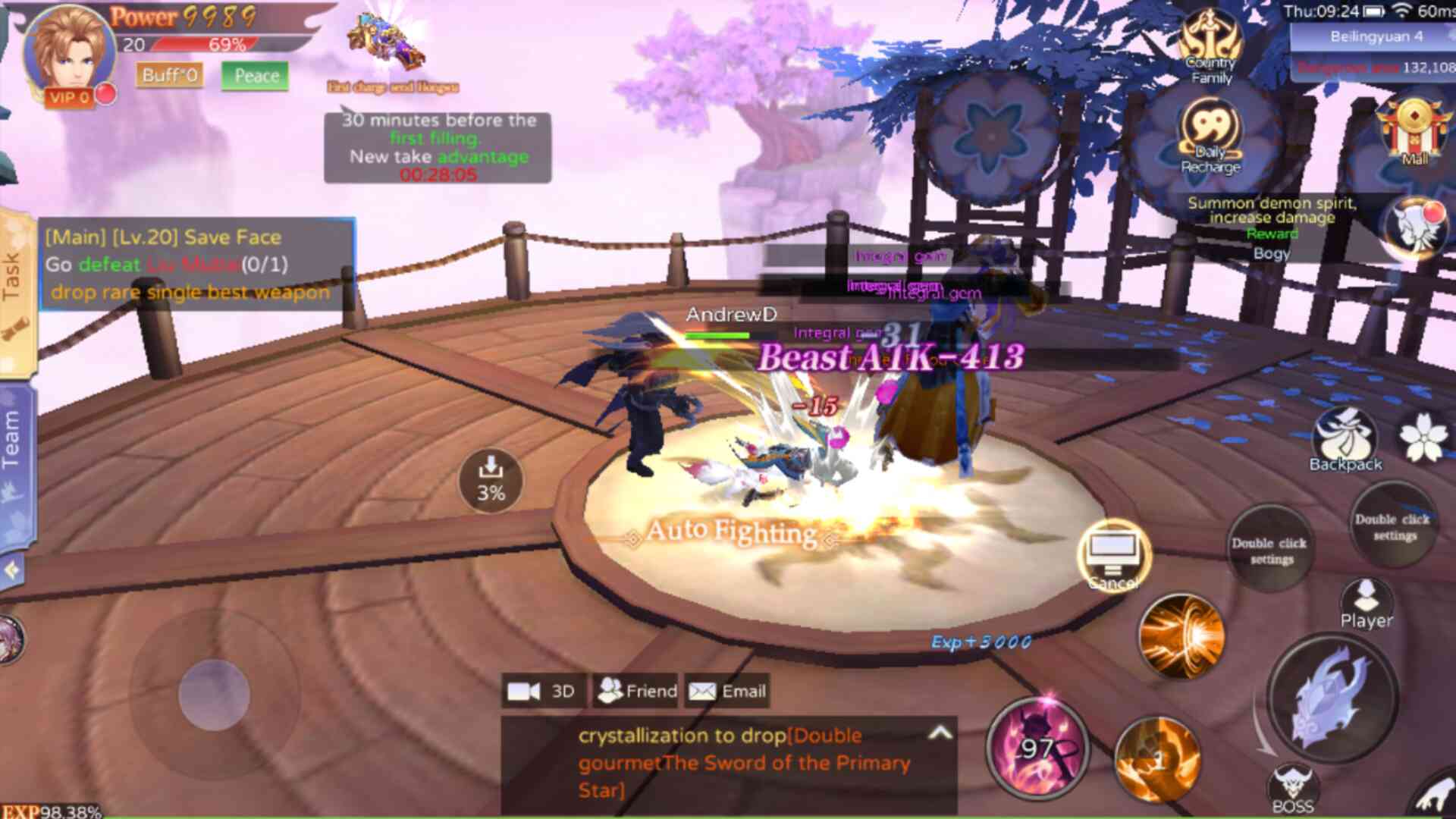This screenshot has width=1456, height=819.
Task: Open the Email inbox
Action: (x=727, y=691)
